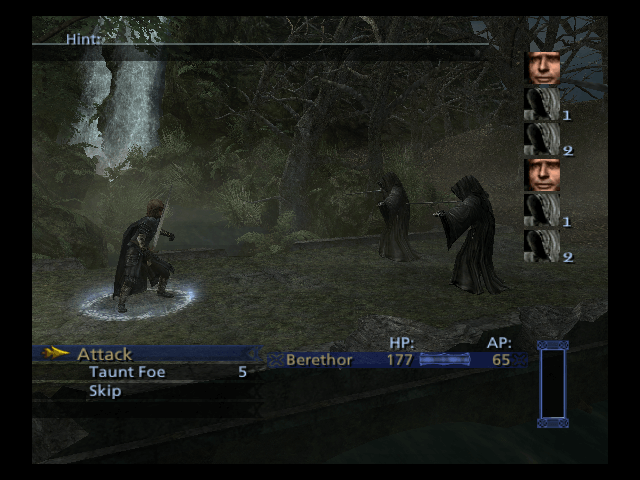The image size is (640, 480).
Task: Pick Skip to pass the turn
Action: tap(105, 391)
